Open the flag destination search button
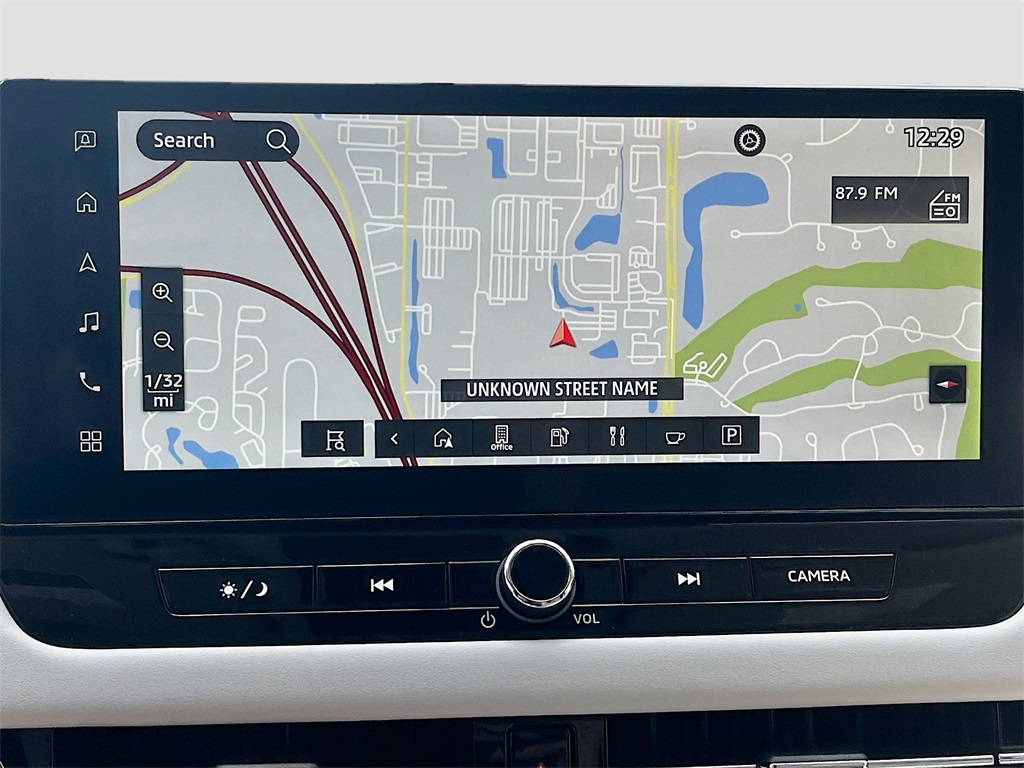 (x=334, y=438)
